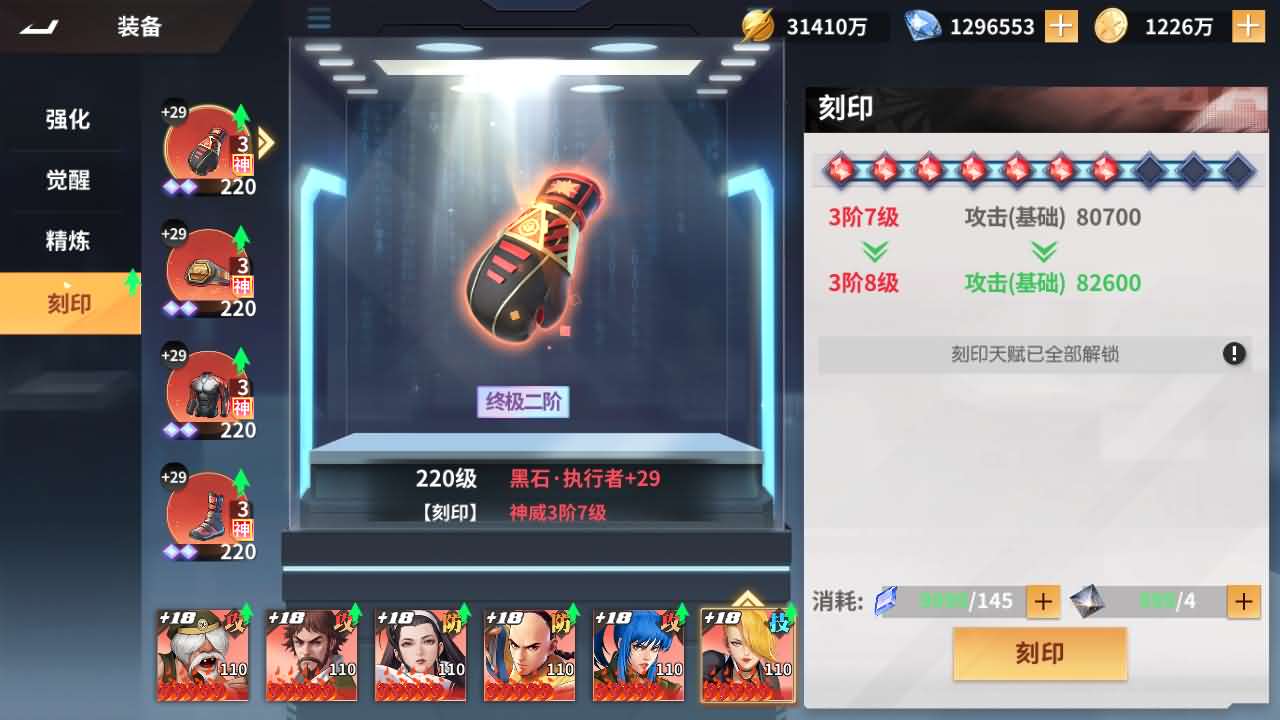Open the hamburger menu at top
1280x720 pixels.
pos(318,18)
